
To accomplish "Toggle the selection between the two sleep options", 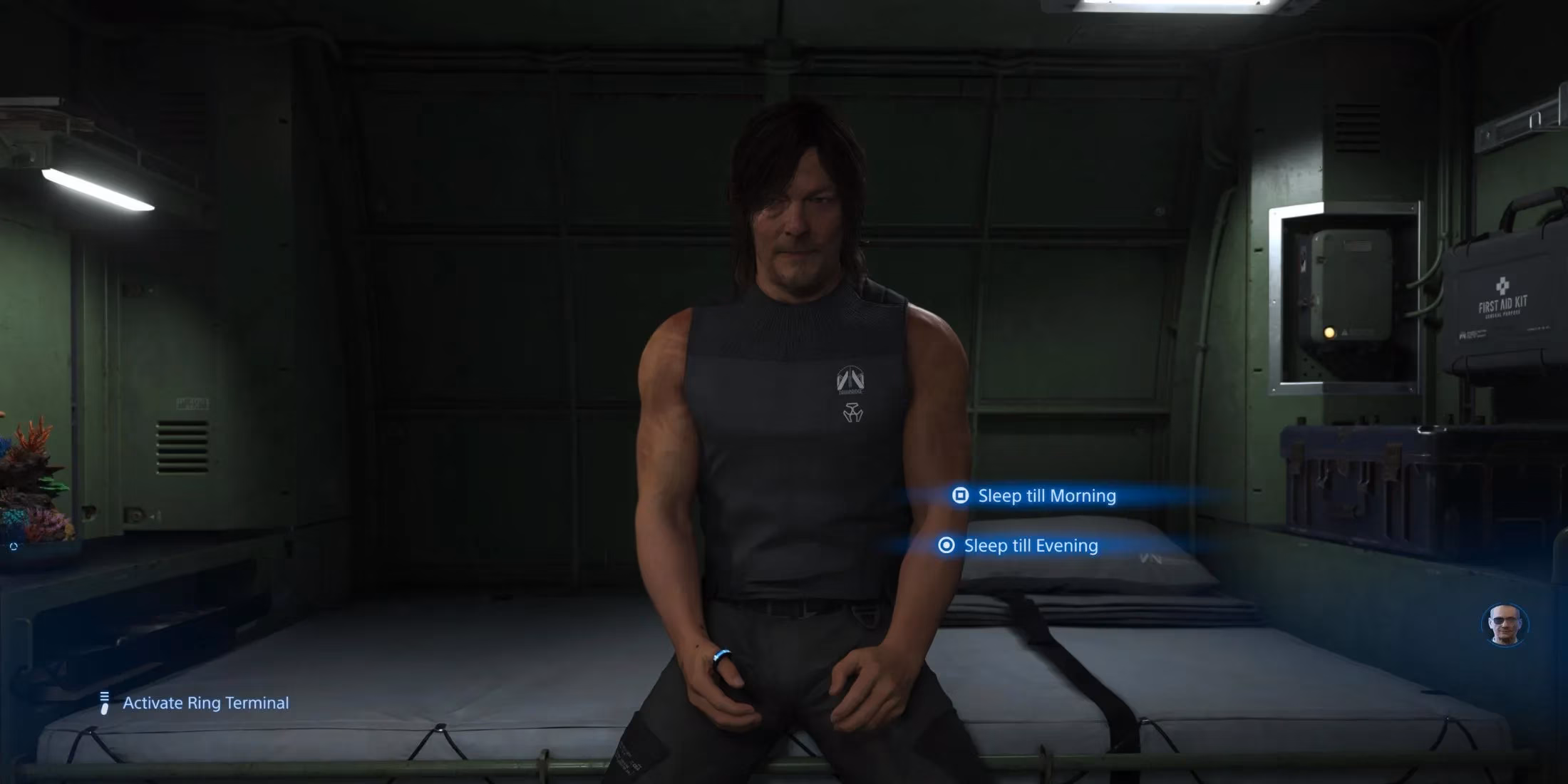I will (x=1030, y=546).
